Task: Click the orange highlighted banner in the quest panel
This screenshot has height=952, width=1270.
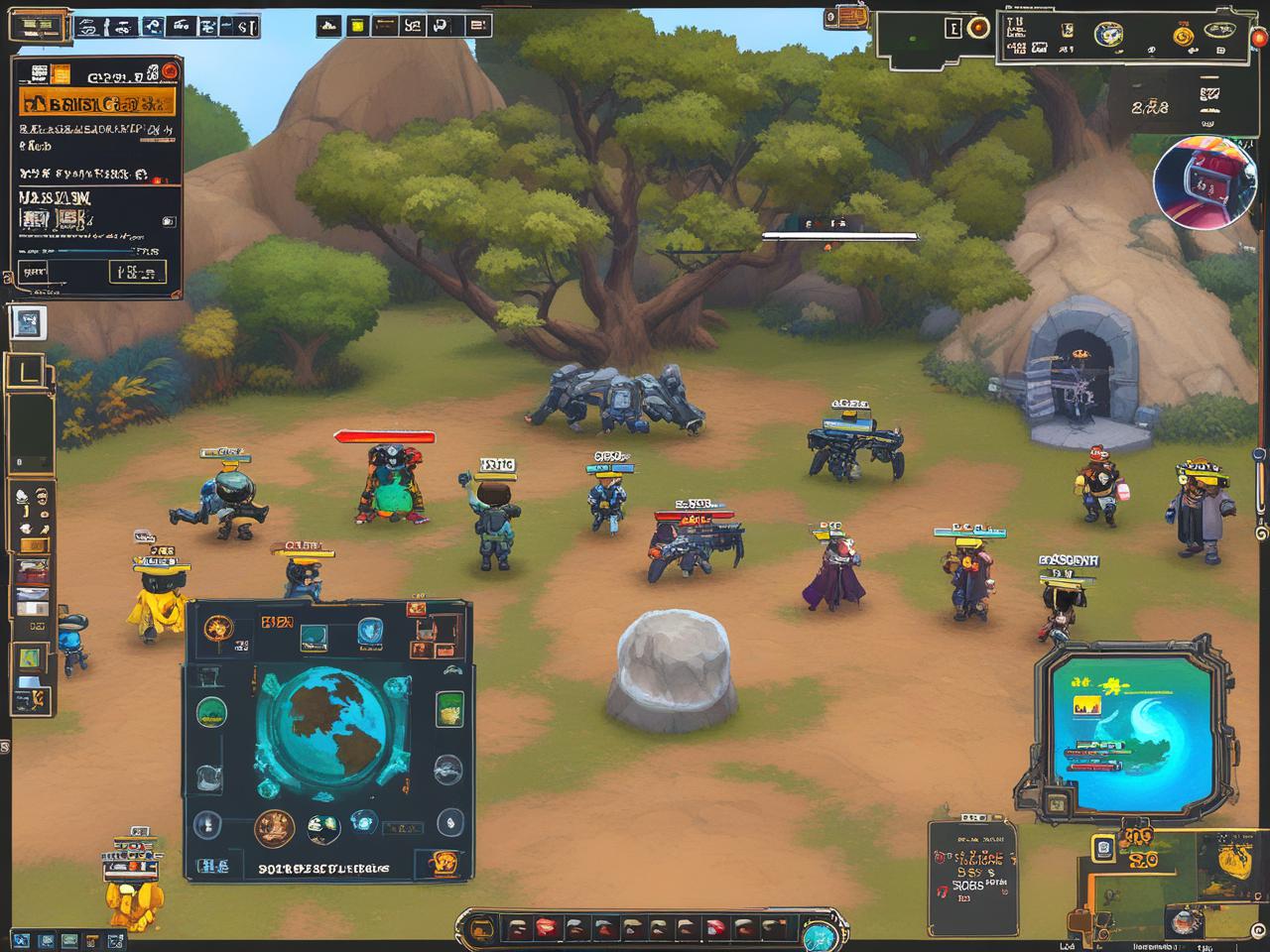Action: [97, 102]
